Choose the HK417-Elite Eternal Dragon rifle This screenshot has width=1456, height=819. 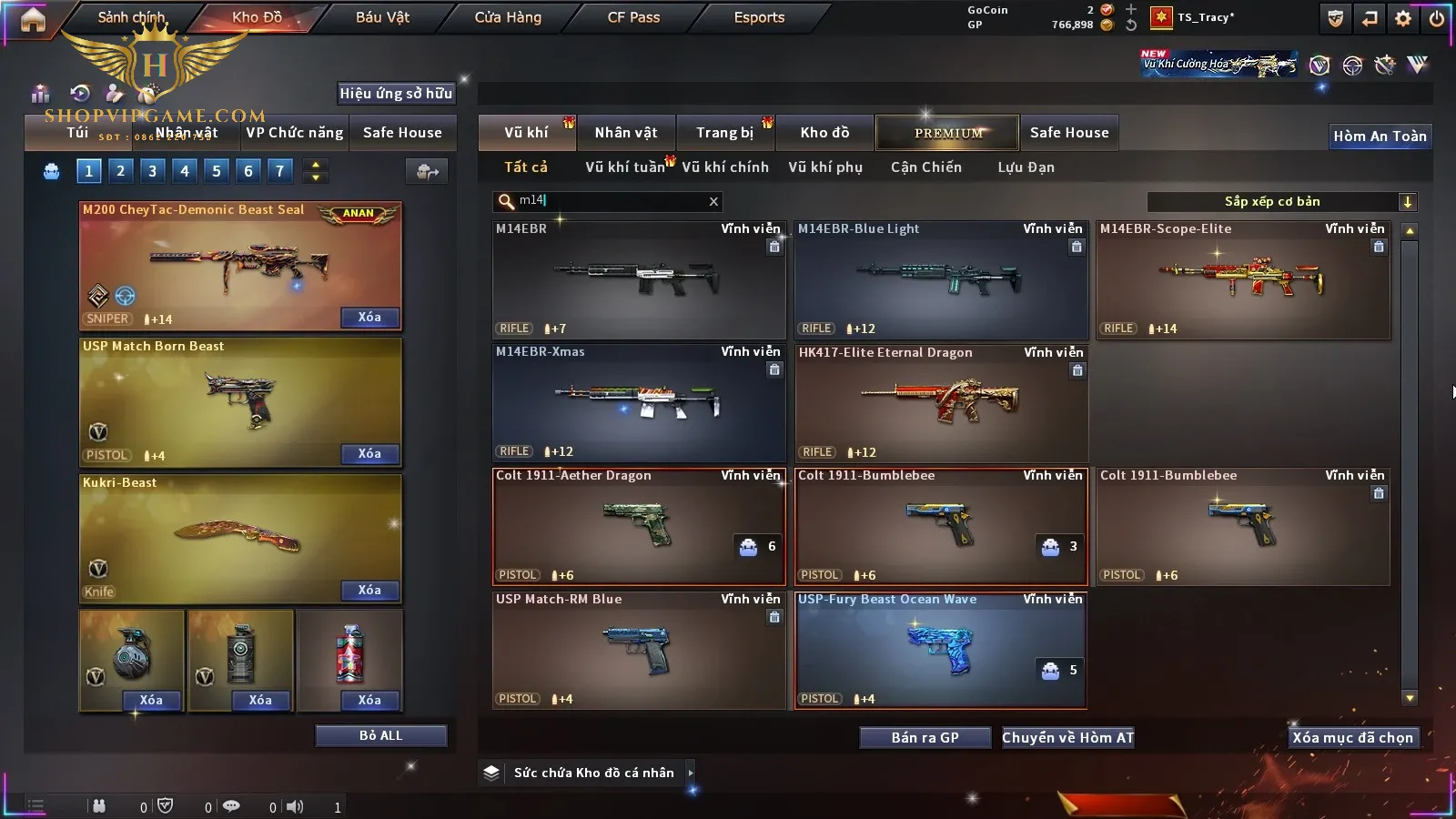pyautogui.click(x=941, y=402)
